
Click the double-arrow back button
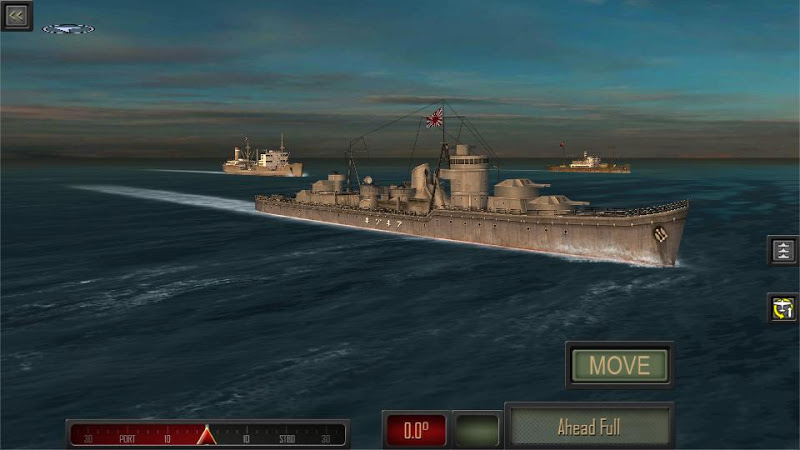pos(17,15)
